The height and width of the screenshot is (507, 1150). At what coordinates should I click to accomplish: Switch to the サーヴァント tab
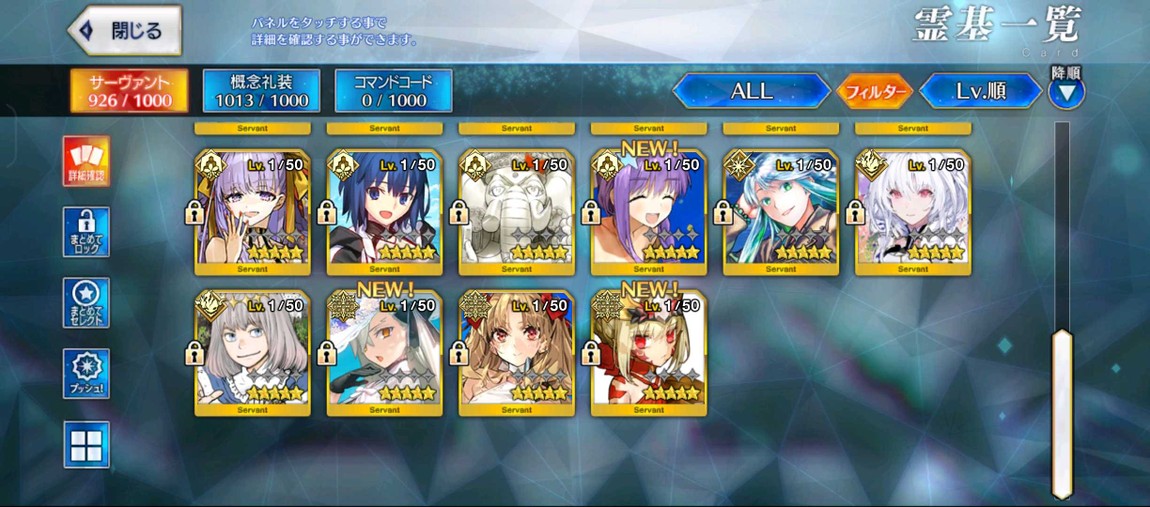point(130,90)
